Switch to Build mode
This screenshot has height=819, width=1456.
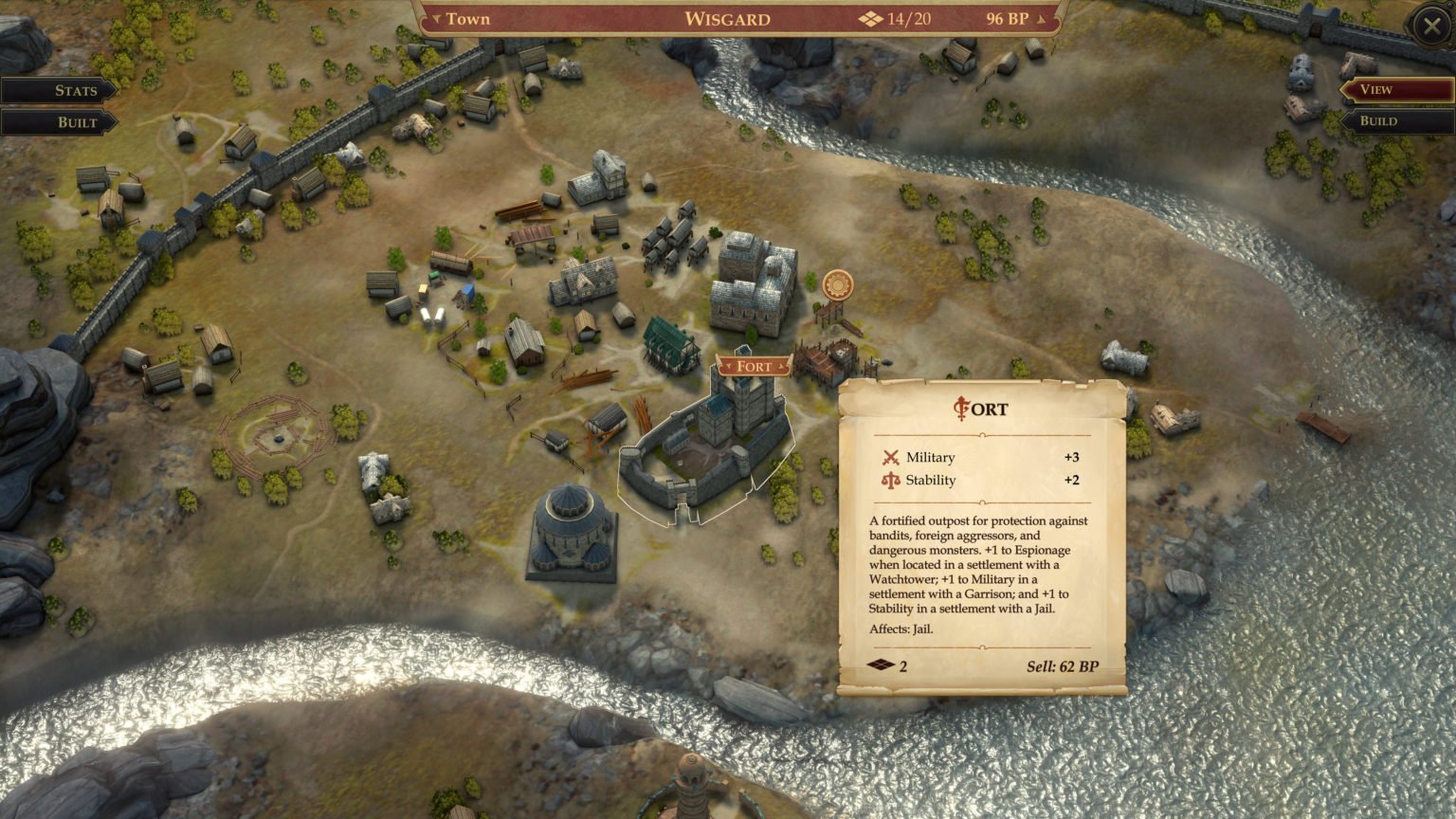[1378, 120]
